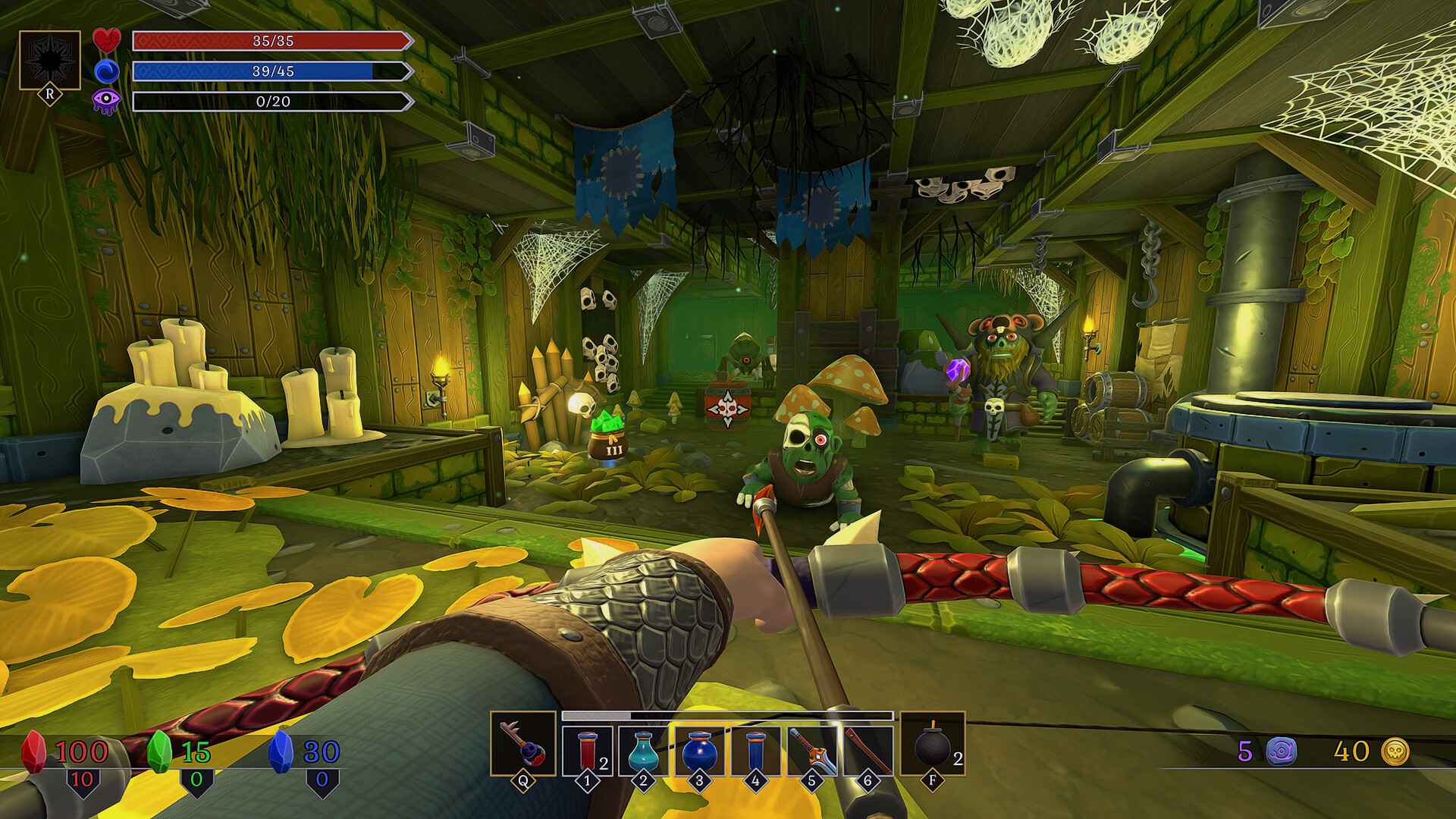Click the dark starburst ability slot
Screen dimensions: 1456x819
click(x=50, y=61)
